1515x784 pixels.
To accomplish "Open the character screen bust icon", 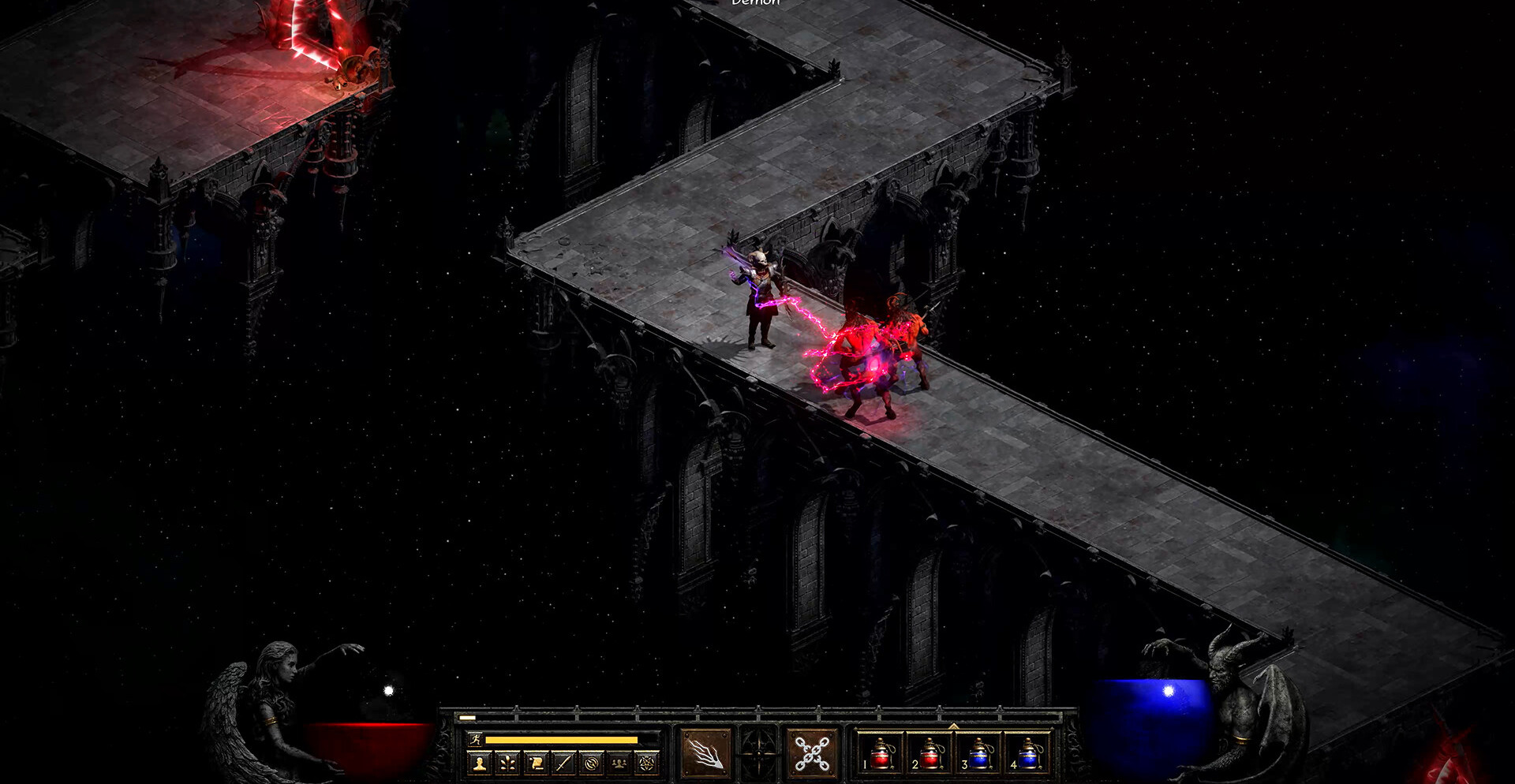I will (x=478, y=763).
